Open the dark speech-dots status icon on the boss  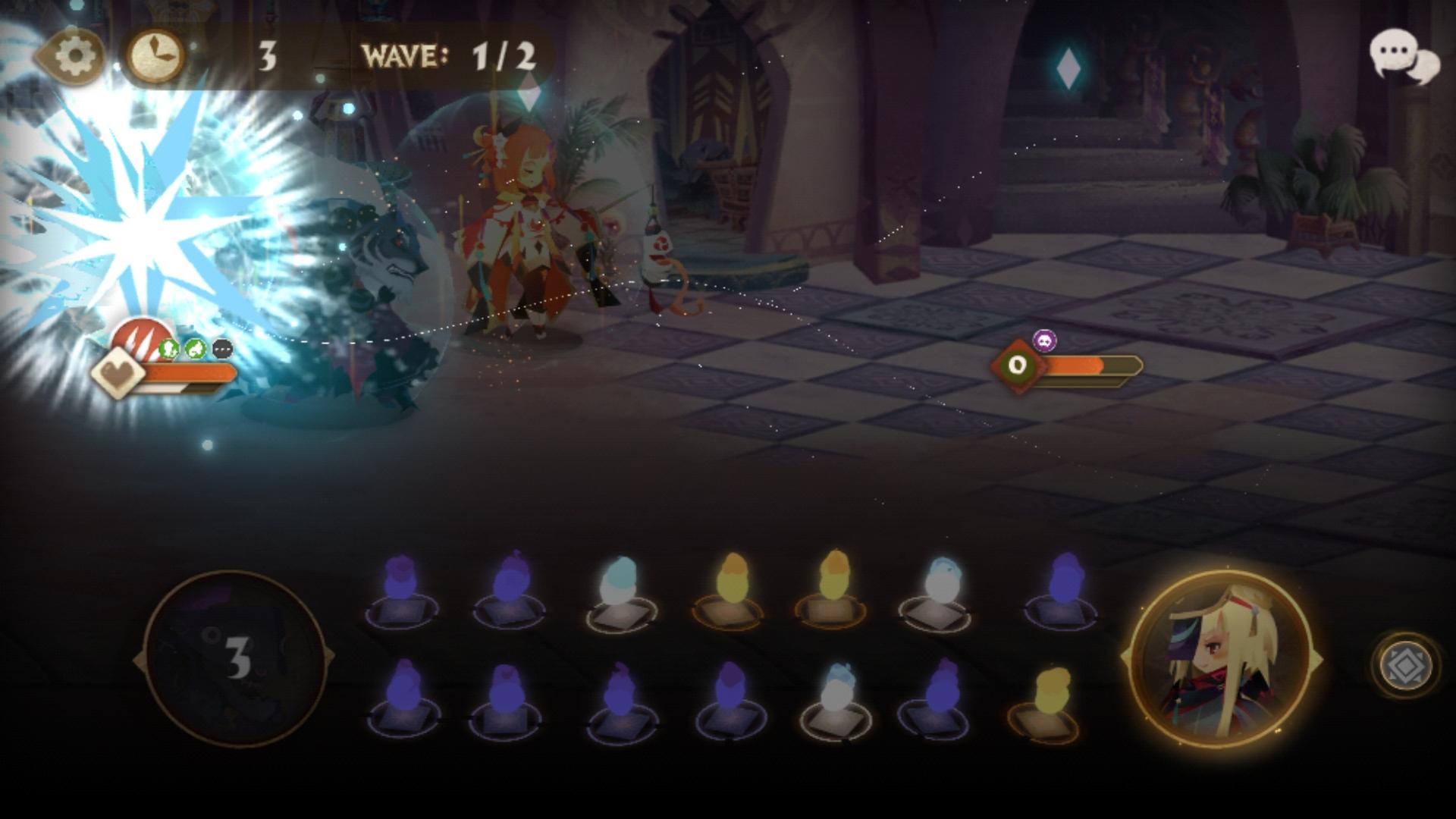[221, 347]
